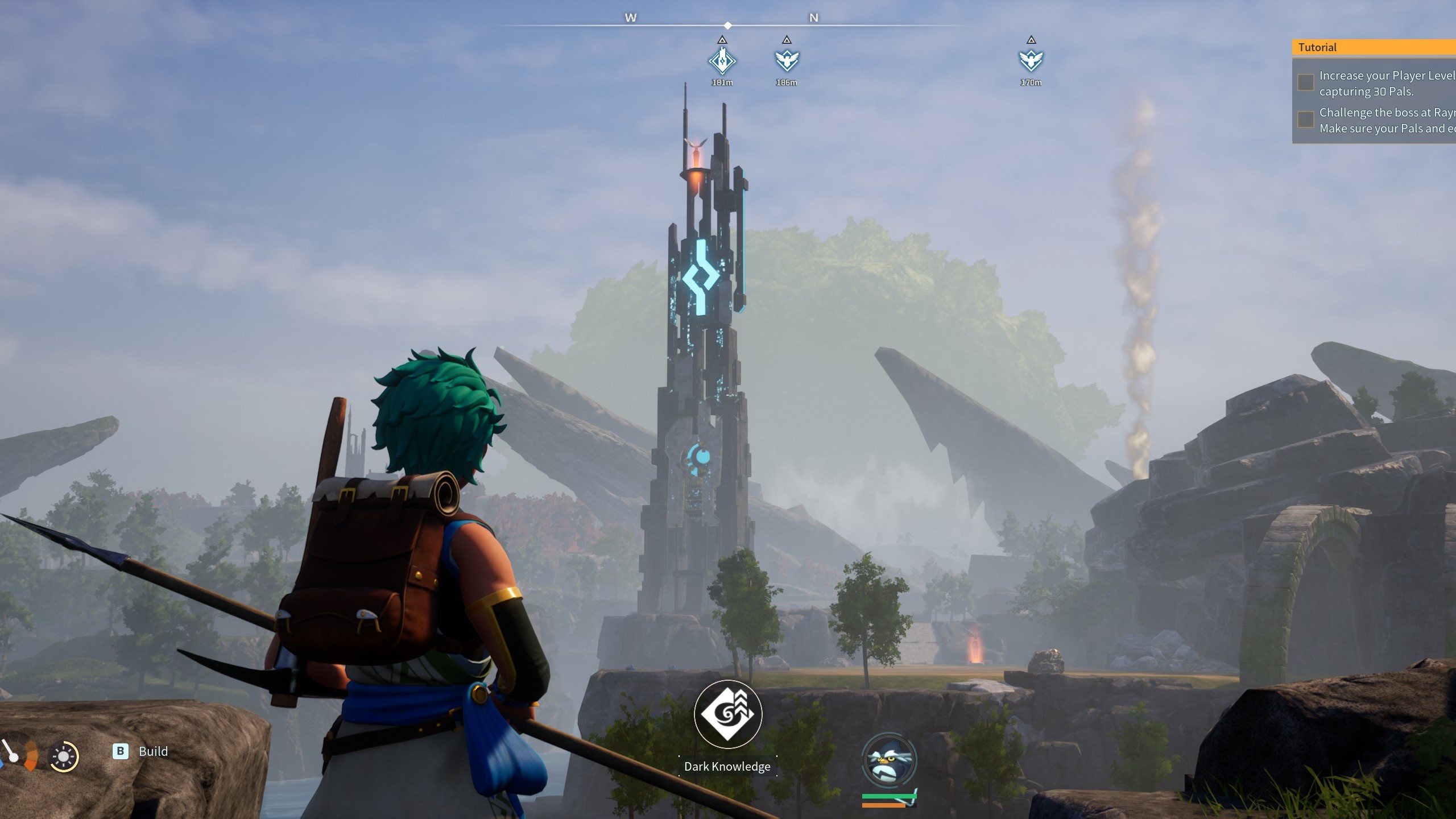Activate the Dark Knowledge icon
1456x819 pixels.
(x=728, y=714)
